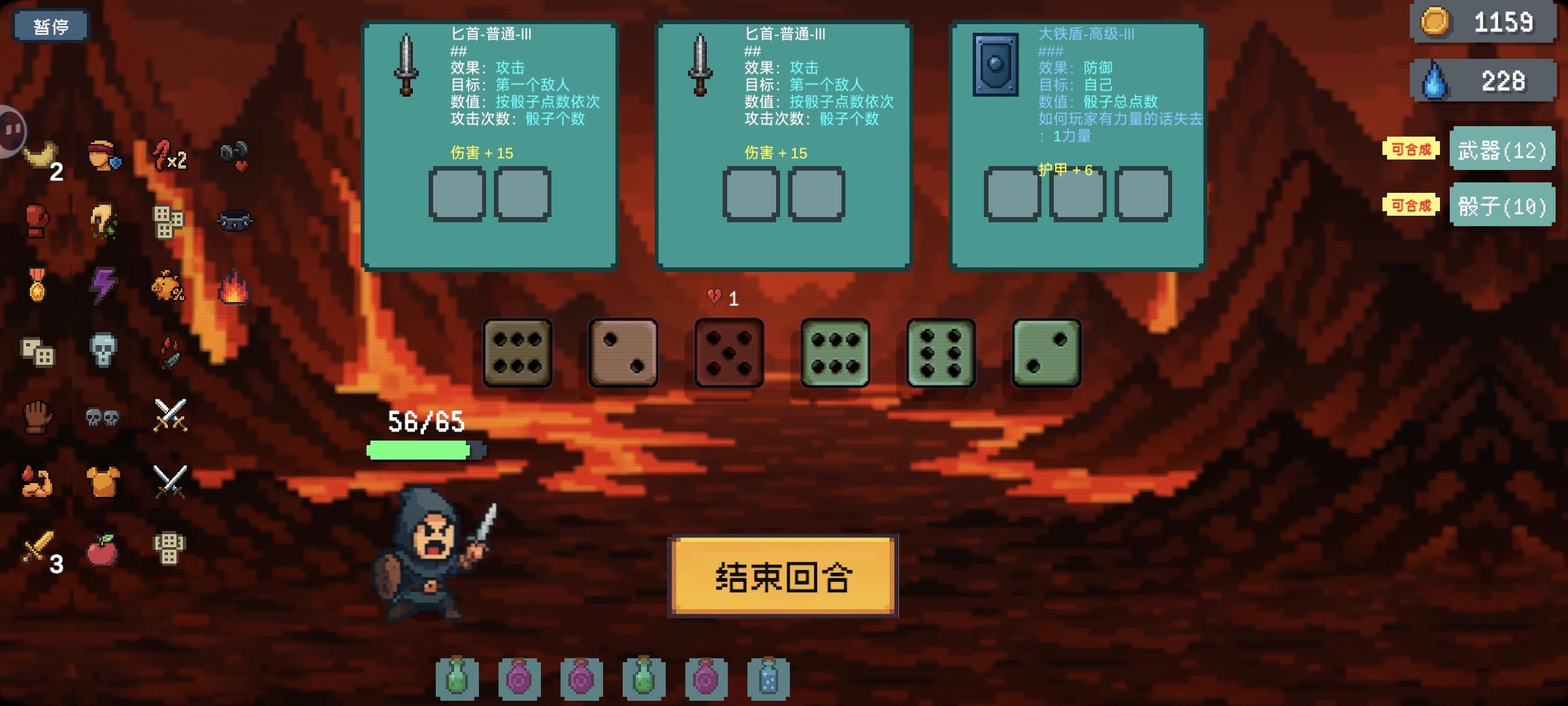Screen dimensions: 1568x706
Task: Click the 结束回合 end turn button
Action: tap(781, 577)
